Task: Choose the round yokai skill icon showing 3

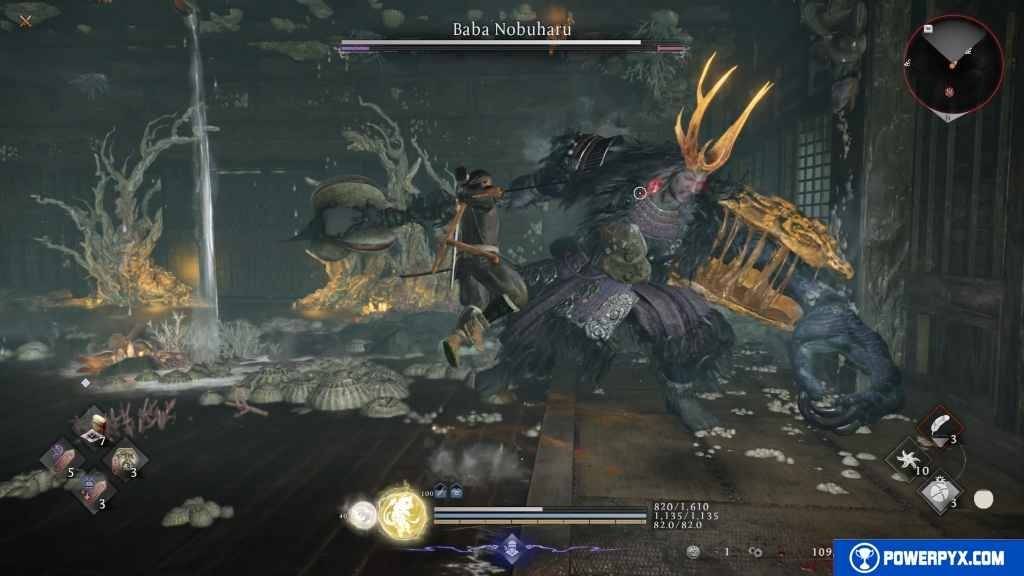Action: pos(940,491)
